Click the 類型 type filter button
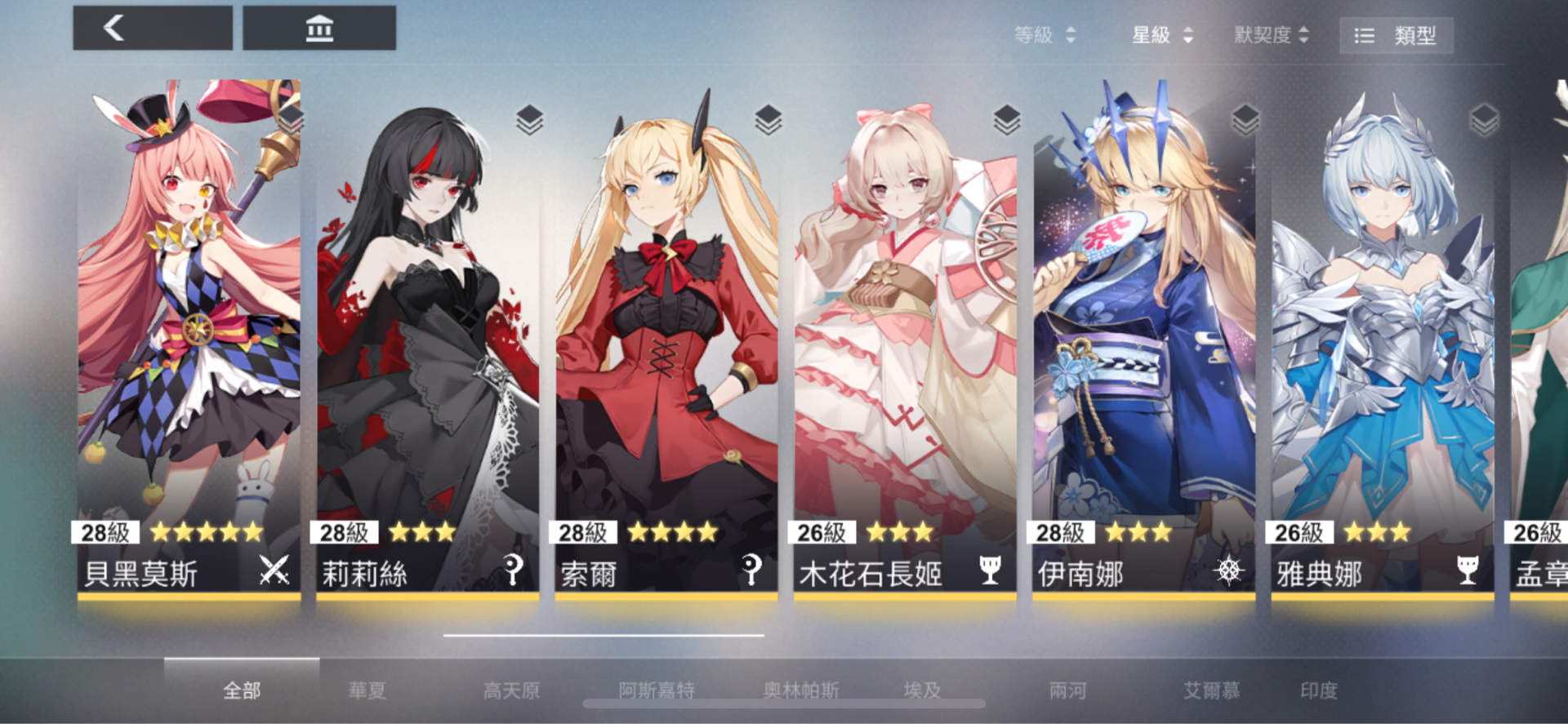1568x724 pixels. click(1396, 35)
